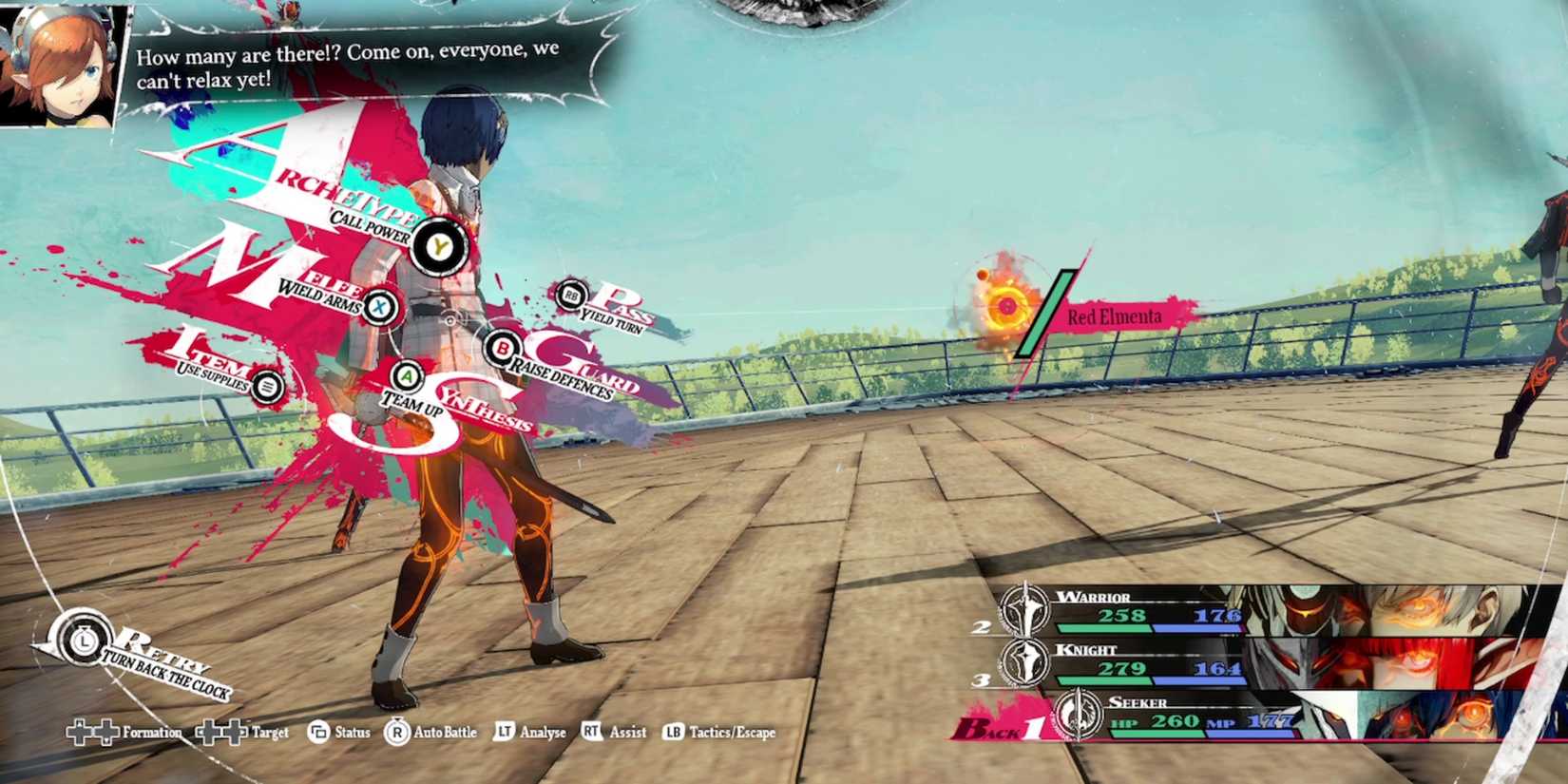Open the Status screen option

(x=339, y=733)
